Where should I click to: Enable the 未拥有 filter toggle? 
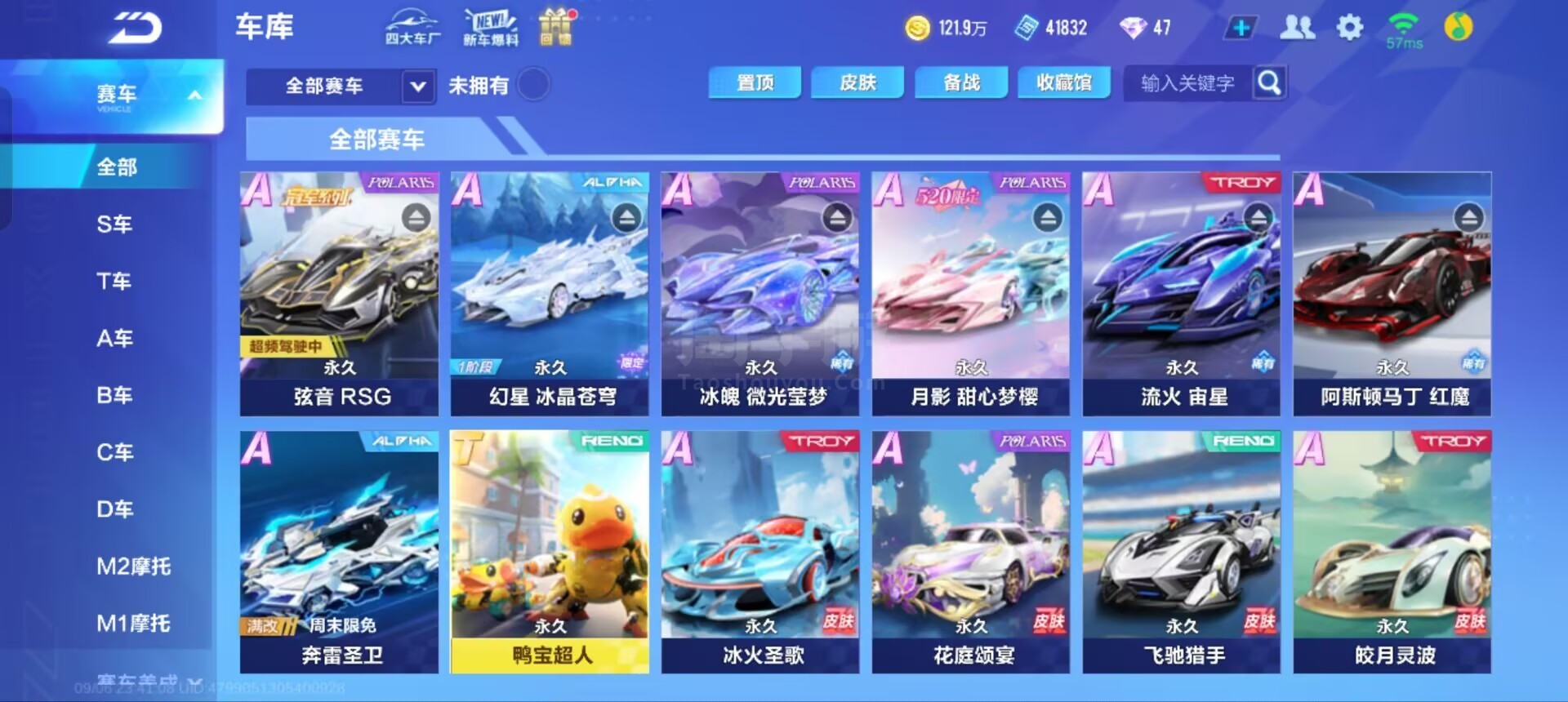(x=532, y=86)
